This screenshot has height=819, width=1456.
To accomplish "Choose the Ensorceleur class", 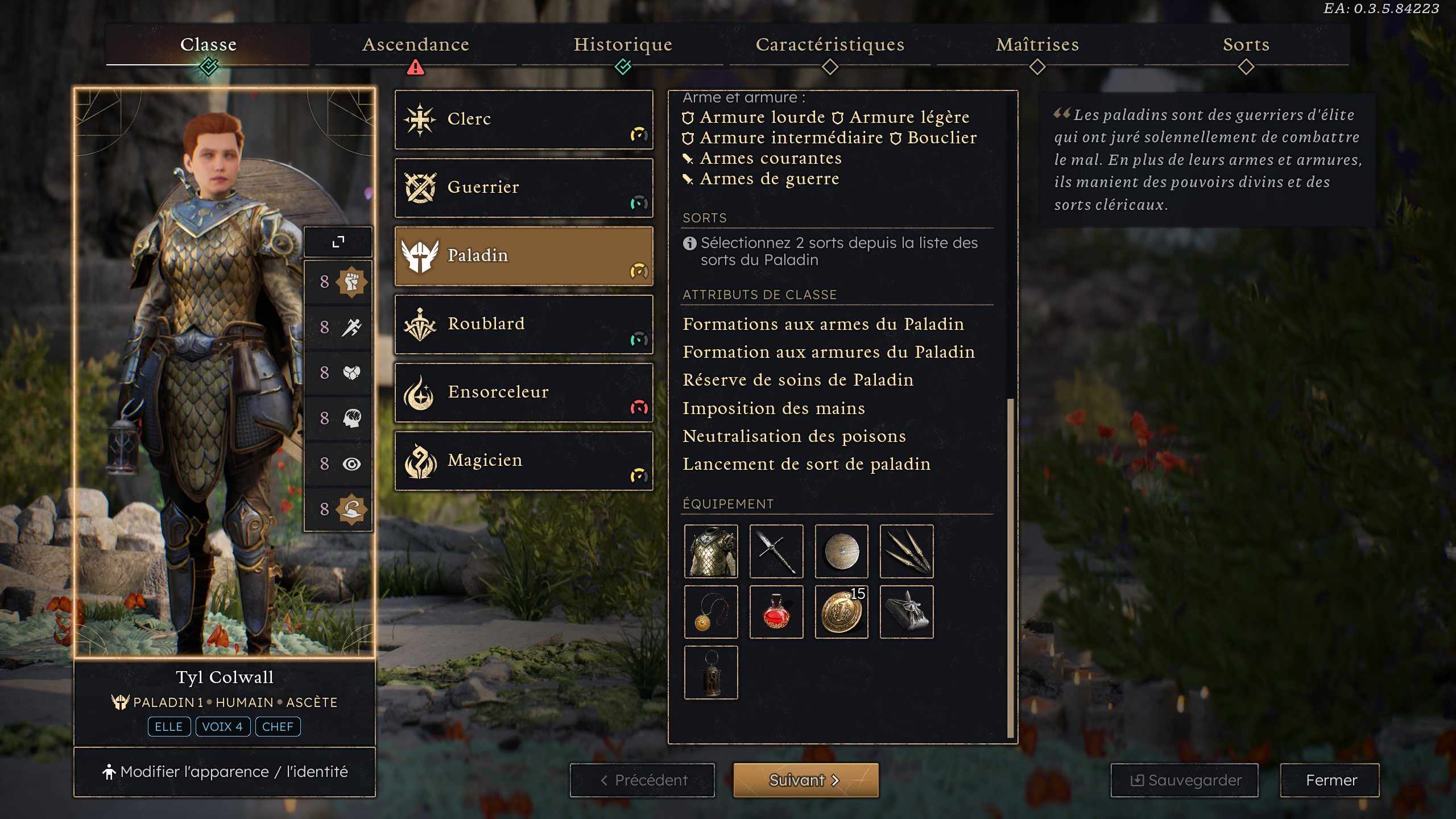I will click(523, 392).
